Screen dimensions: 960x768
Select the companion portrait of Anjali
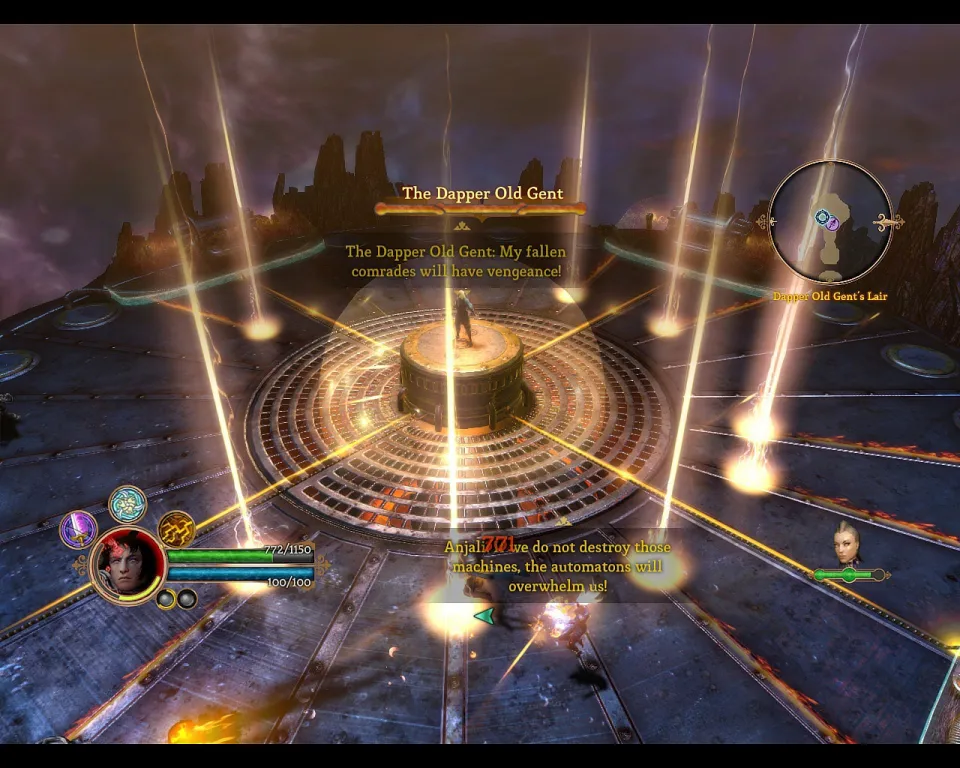coord(848,543)
